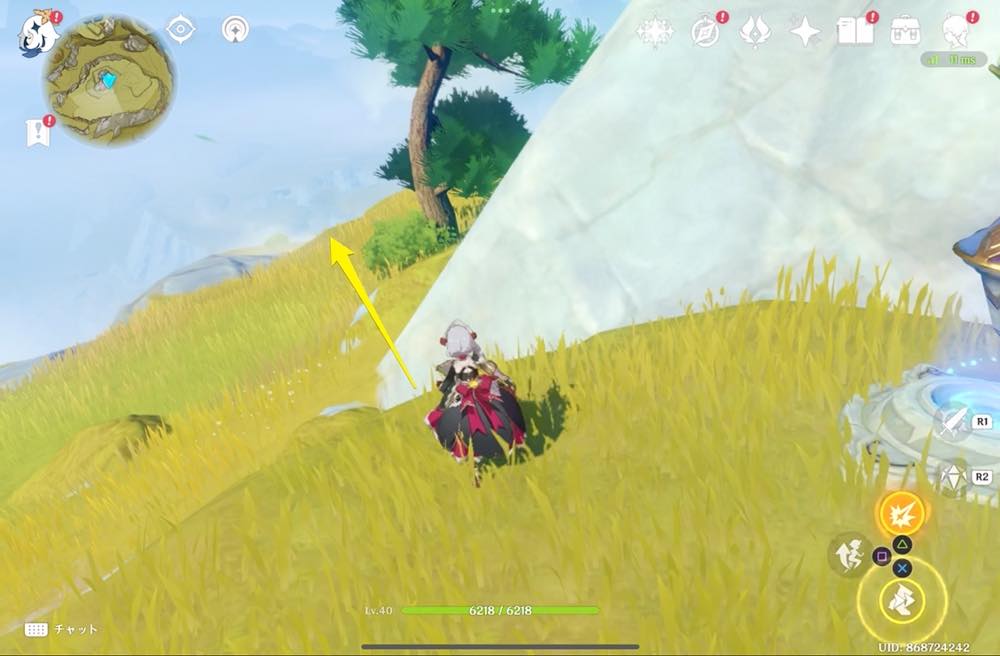
Task: Tap the crystal gem icon below the sword
Action: [x=950, y=476]
